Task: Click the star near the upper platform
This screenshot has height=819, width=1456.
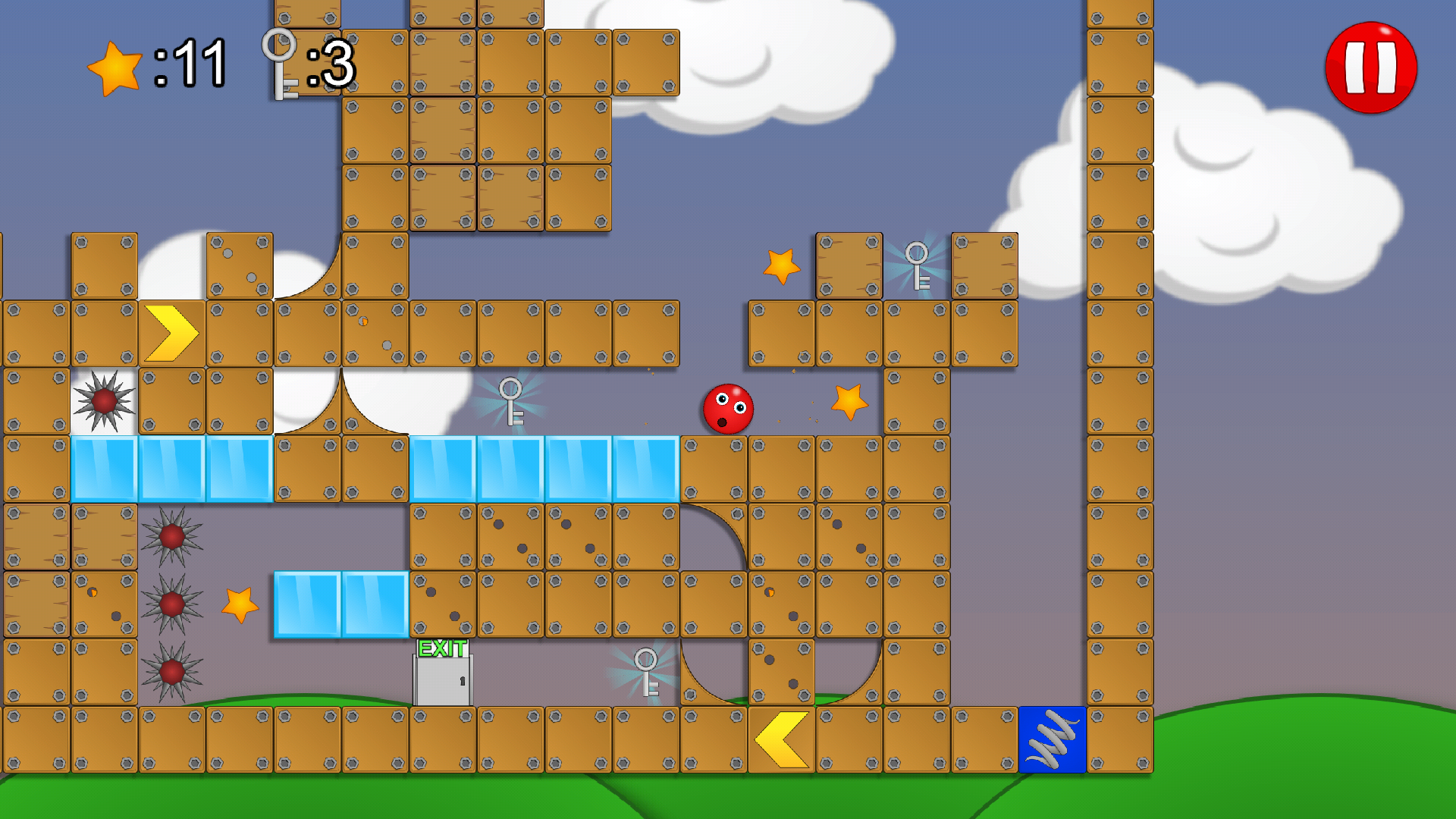Action: (780, 267)
